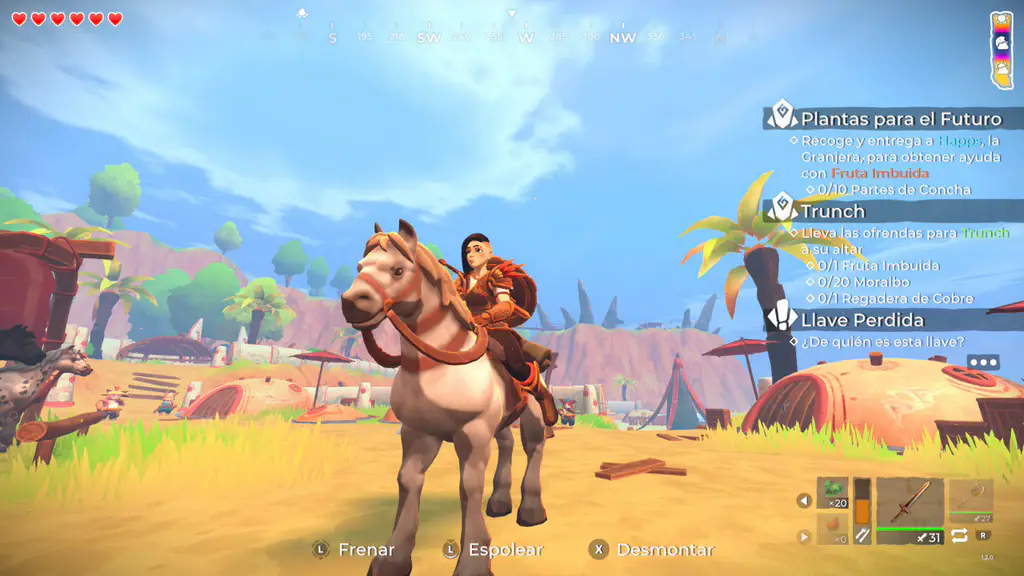Expand the quest list three-dots button

(x=982, y=363)
